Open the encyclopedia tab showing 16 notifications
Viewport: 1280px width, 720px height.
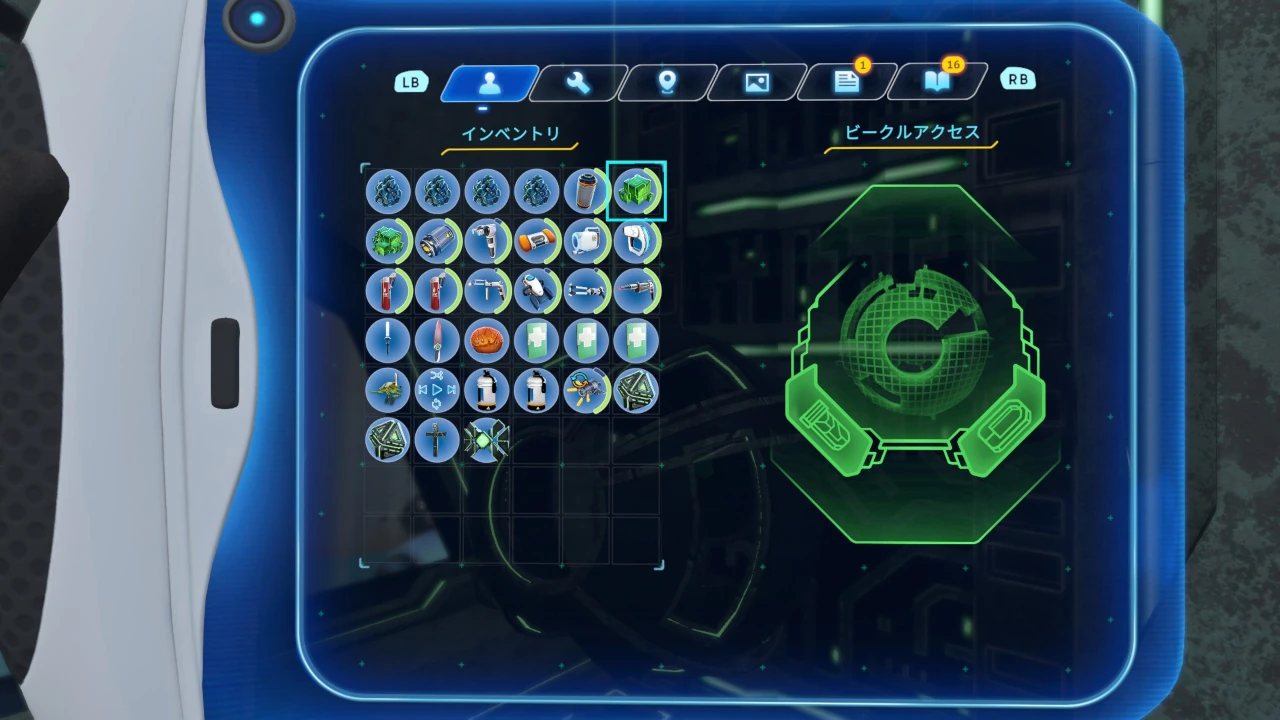tap(937, 83)
